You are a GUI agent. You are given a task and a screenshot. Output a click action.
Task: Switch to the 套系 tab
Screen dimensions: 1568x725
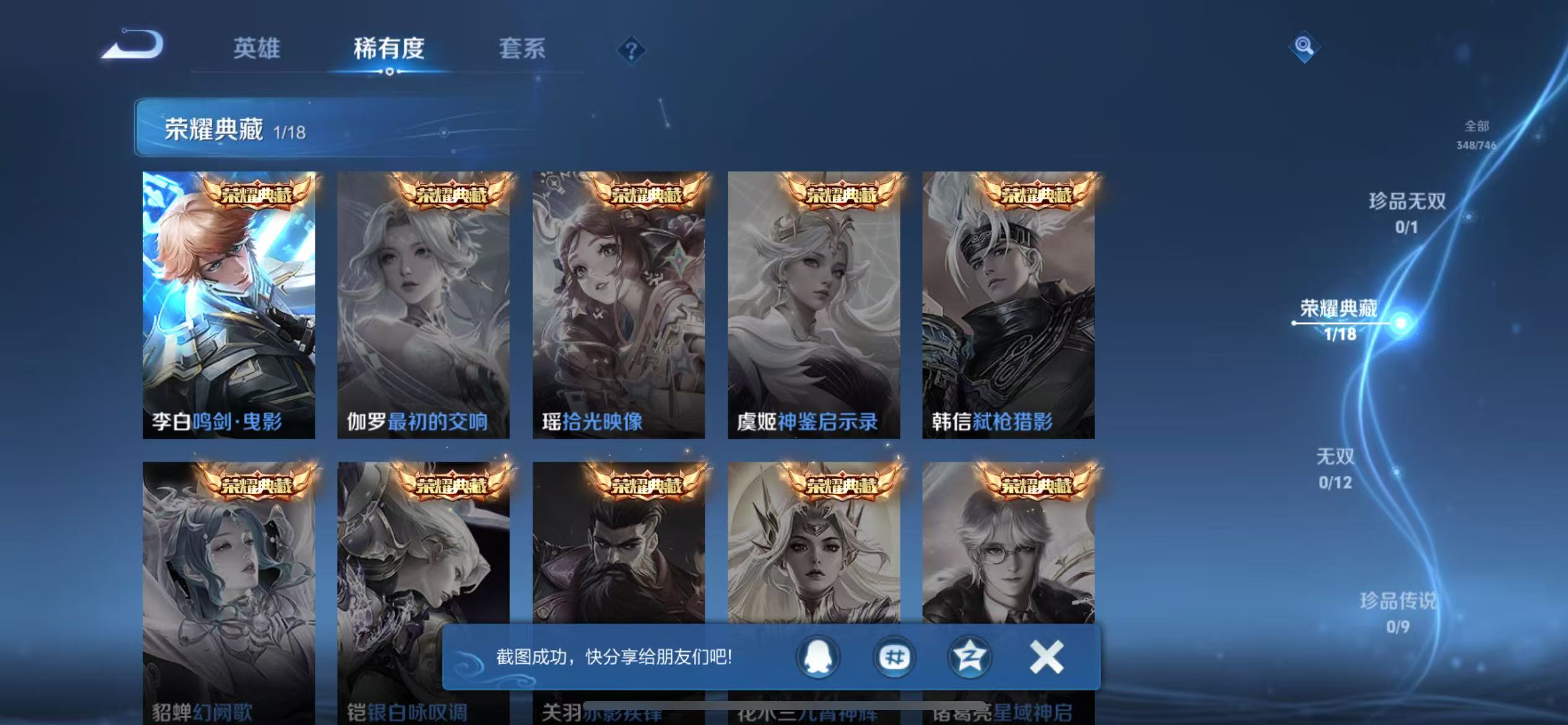coord(523,49)
